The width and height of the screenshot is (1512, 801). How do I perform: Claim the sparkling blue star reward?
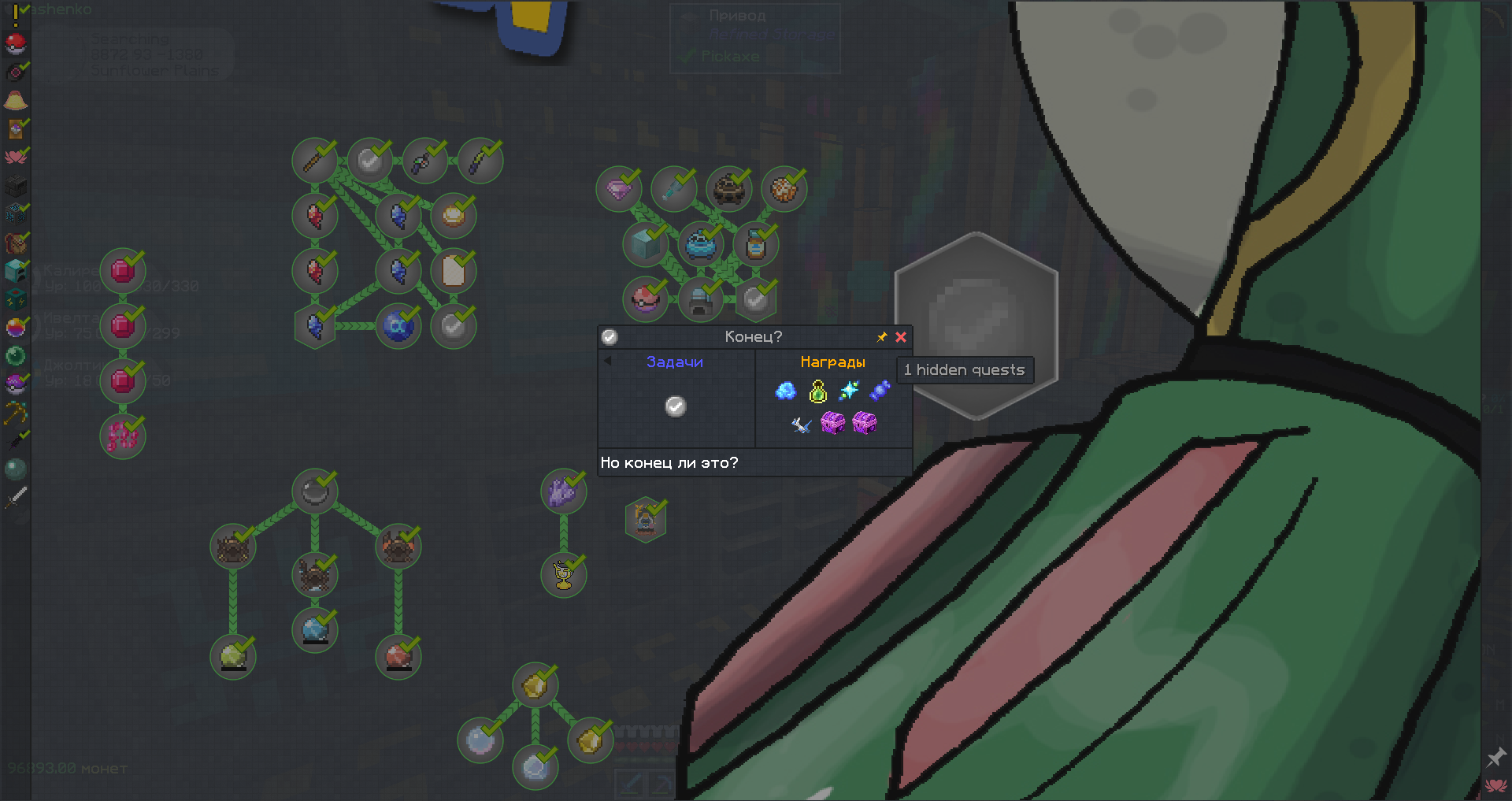click(x=849, y=391)
